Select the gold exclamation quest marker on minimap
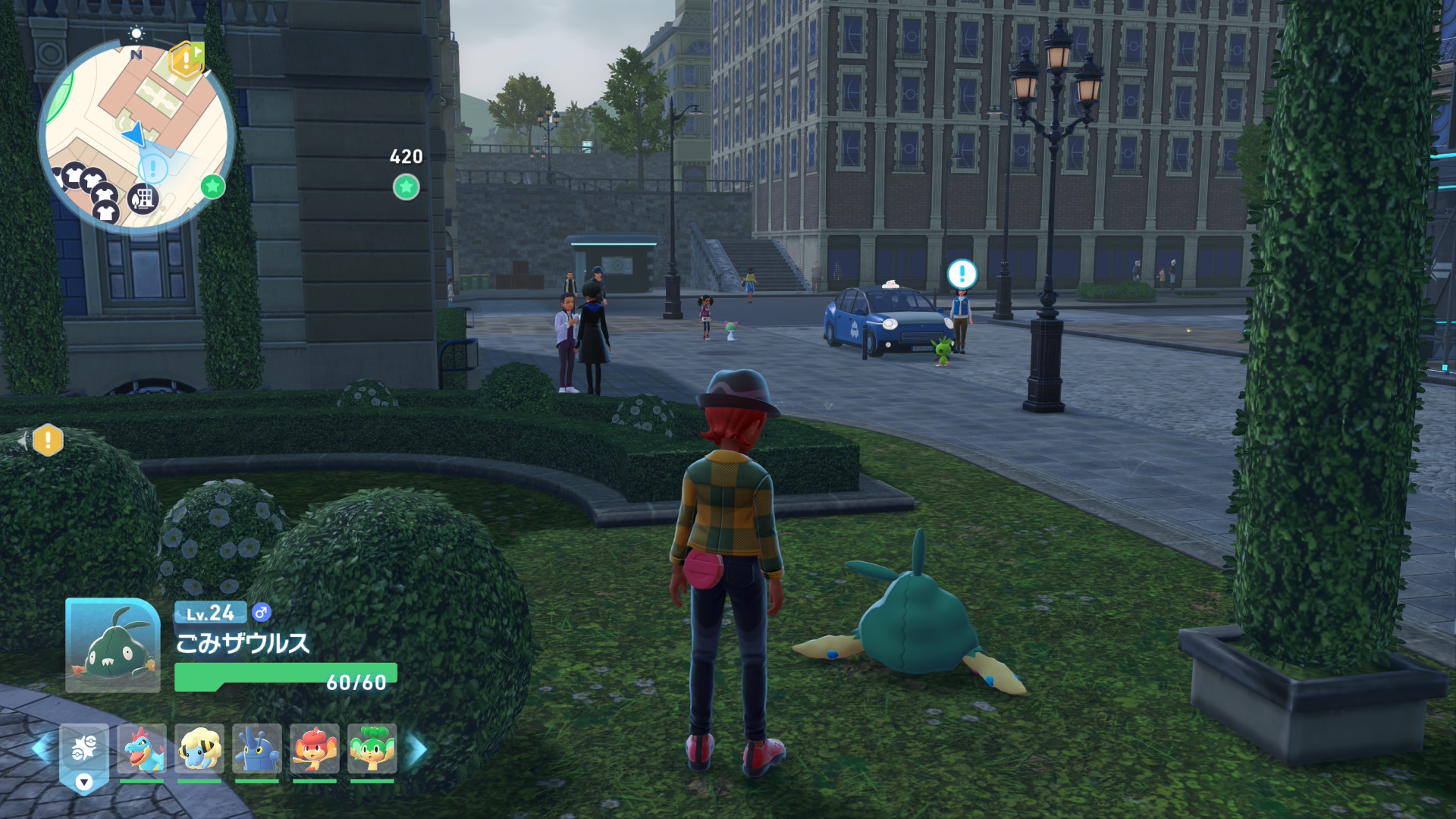This screenshot has height=819, width=1456. pyautogui.click(x=186, y=61)
